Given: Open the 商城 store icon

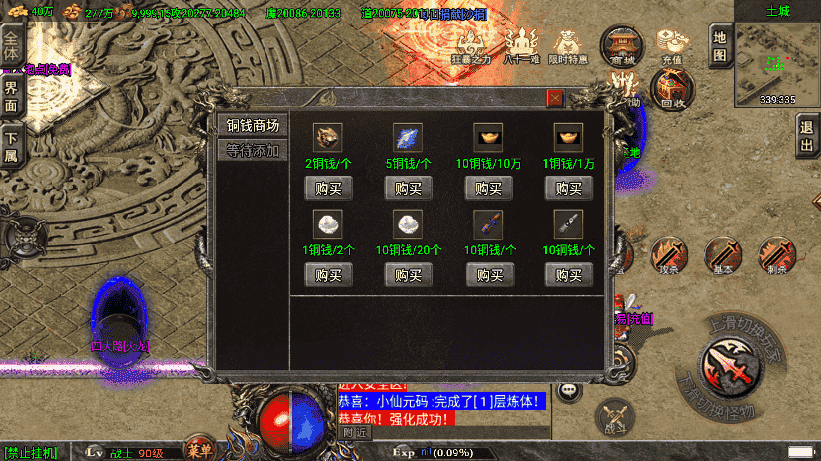Looking at the screenshot, I should click(x=622, y=46).
